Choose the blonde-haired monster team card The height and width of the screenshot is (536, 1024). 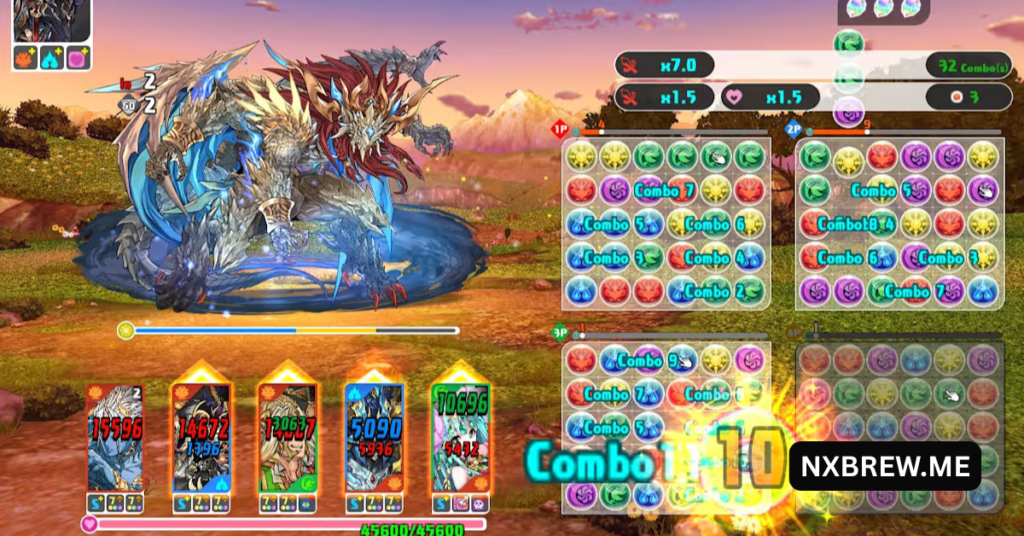[287, 437]
